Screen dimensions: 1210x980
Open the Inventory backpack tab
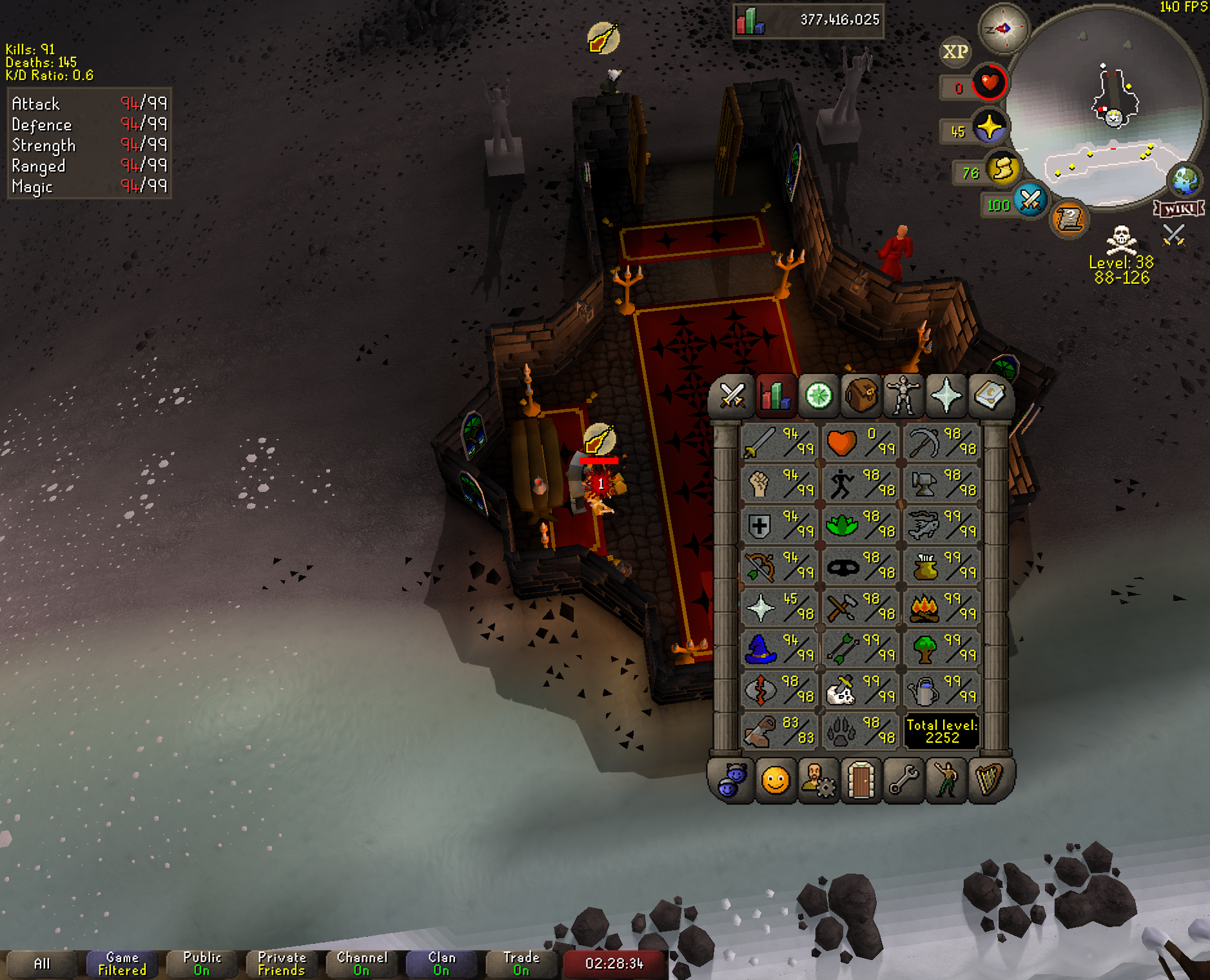click(x=861, y=395)
